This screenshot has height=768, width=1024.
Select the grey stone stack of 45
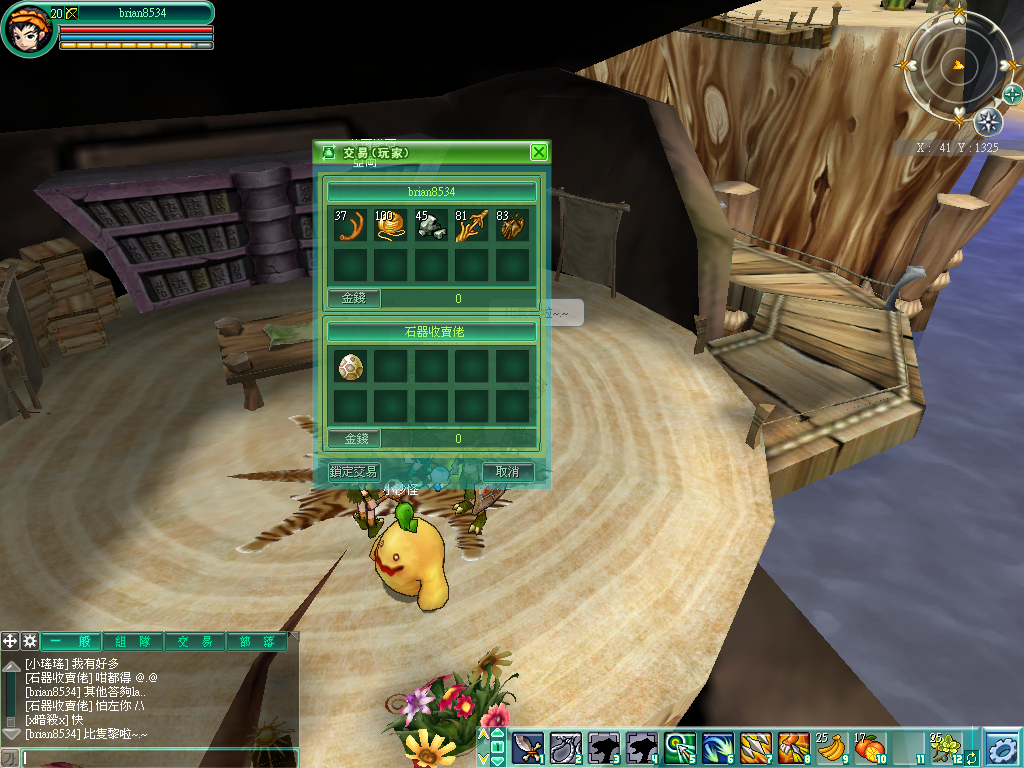click(x=431, y=225)
